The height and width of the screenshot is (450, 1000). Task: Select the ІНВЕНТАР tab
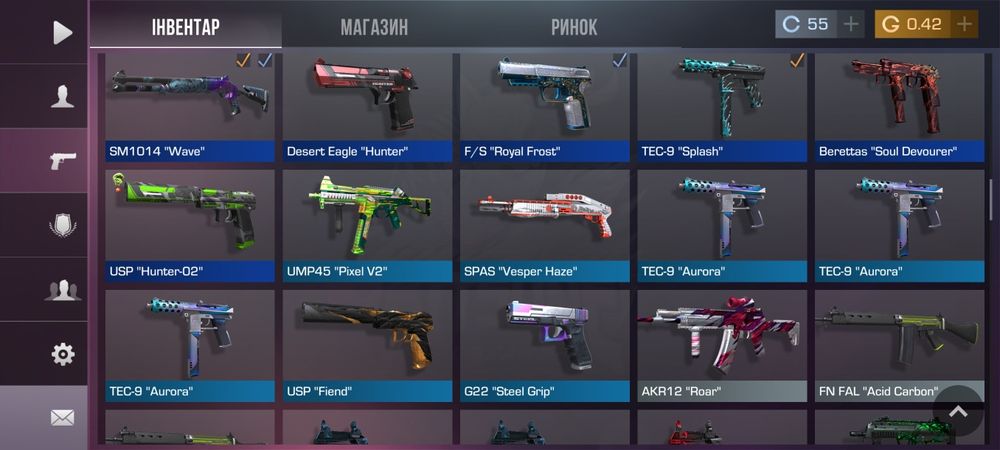(x=185, y=27)
